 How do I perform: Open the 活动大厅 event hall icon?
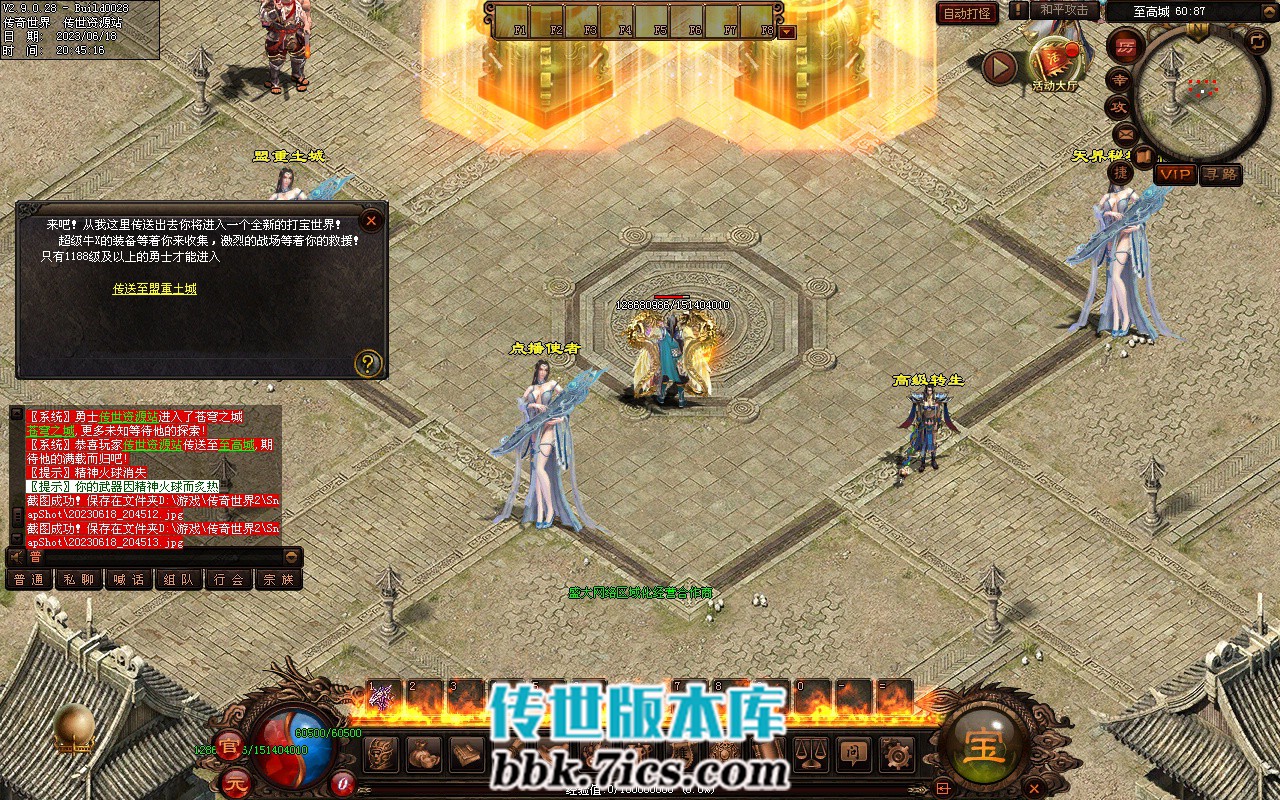click(1056, 65)
